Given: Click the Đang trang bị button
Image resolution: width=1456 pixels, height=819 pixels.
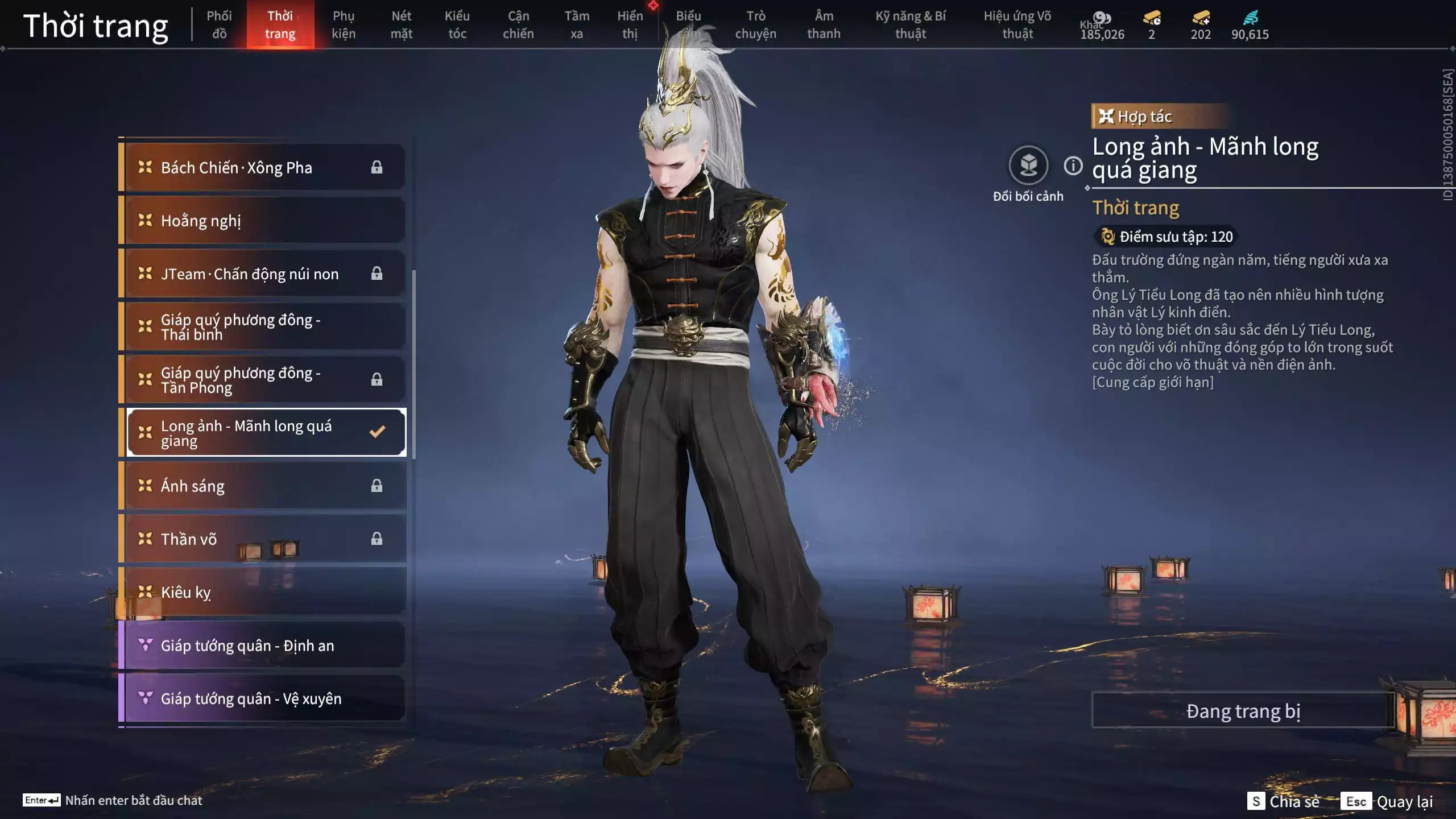Looking at the screenshot, I should pyautogui.click(x=1243, y=710).
